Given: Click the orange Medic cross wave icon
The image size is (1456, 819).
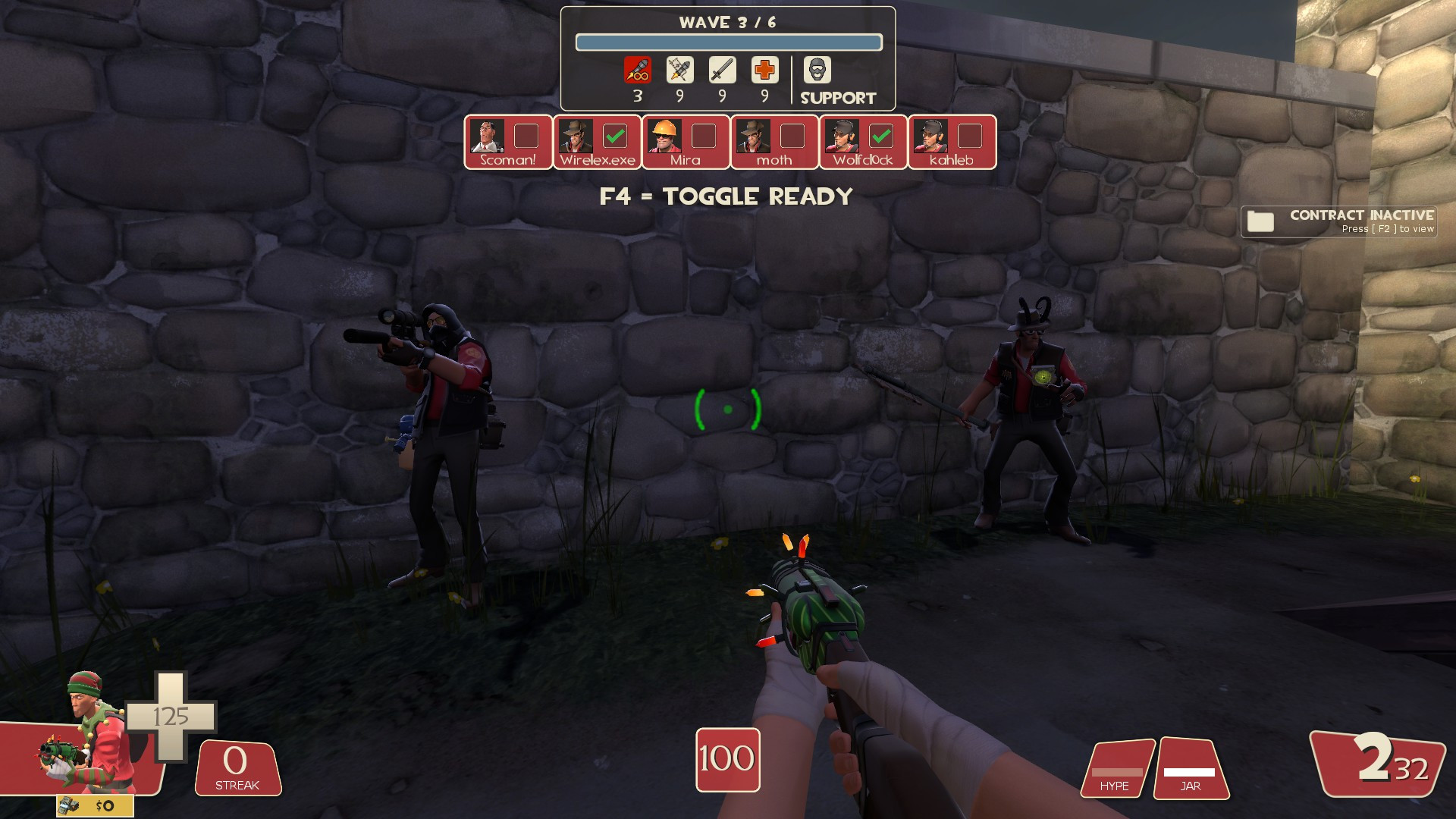Looking at the screenshot, I should pyautogui.click(x=764, y=70).
